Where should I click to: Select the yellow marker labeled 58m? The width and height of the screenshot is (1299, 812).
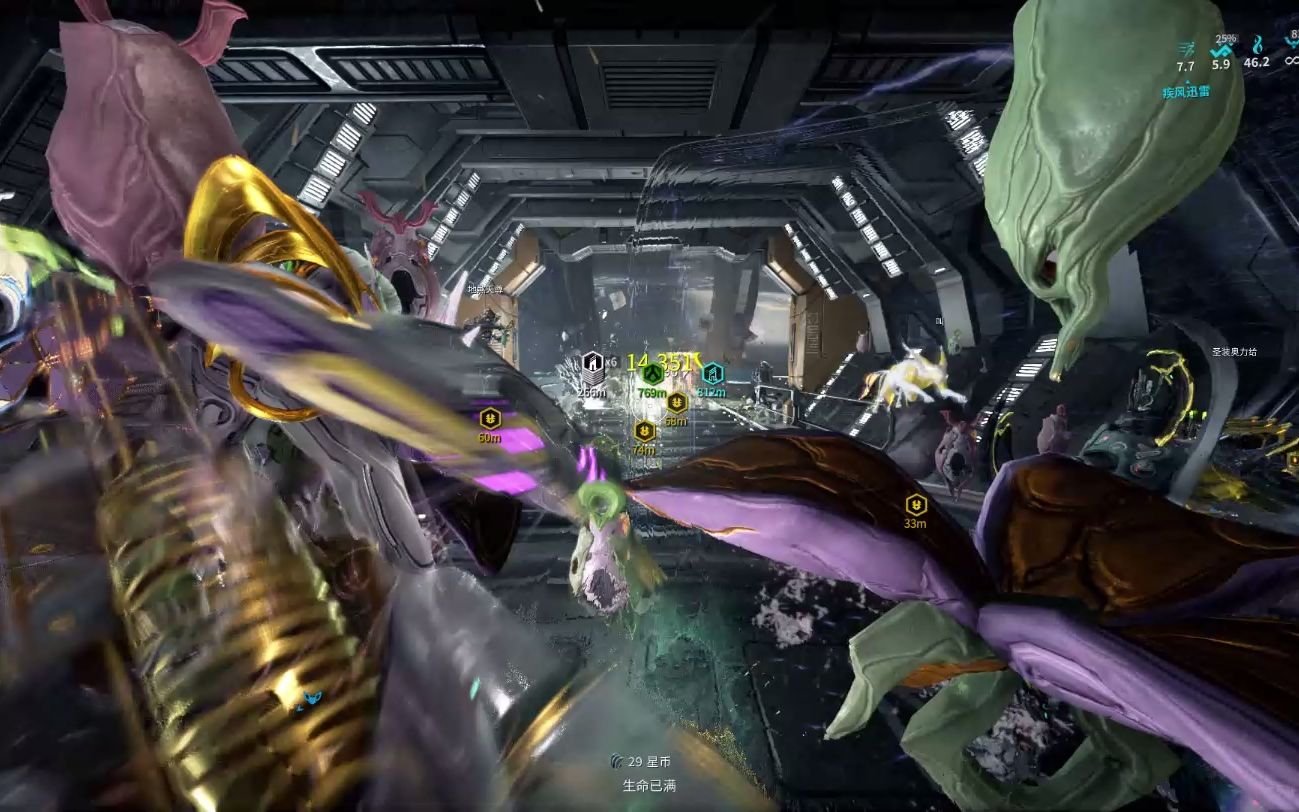[676, 403]
